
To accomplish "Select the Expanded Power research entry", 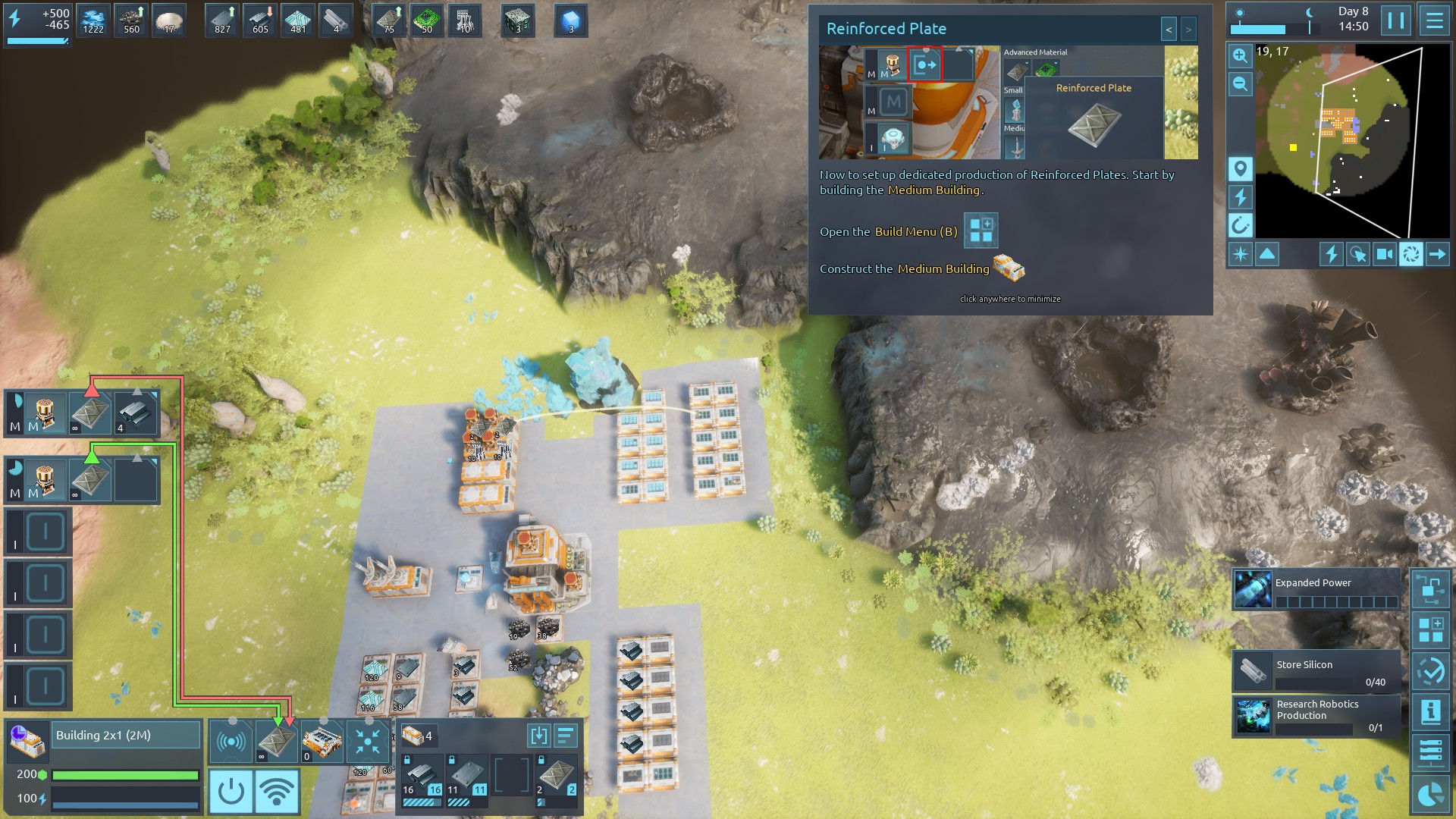I will coord(1316,591).
